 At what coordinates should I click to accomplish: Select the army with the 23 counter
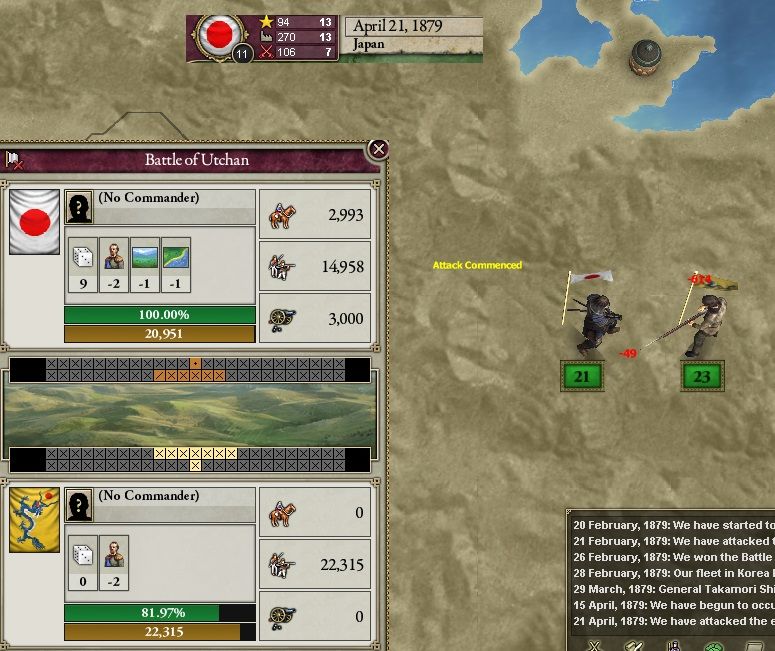tap(702, 377)
